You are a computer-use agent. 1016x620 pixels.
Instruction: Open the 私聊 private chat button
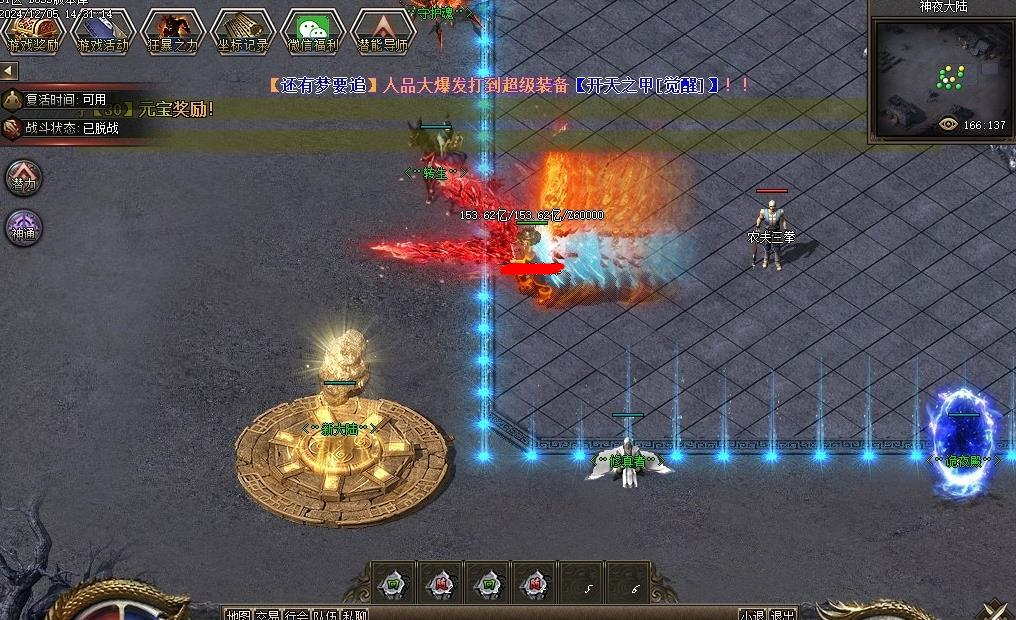tap(354, 614)
